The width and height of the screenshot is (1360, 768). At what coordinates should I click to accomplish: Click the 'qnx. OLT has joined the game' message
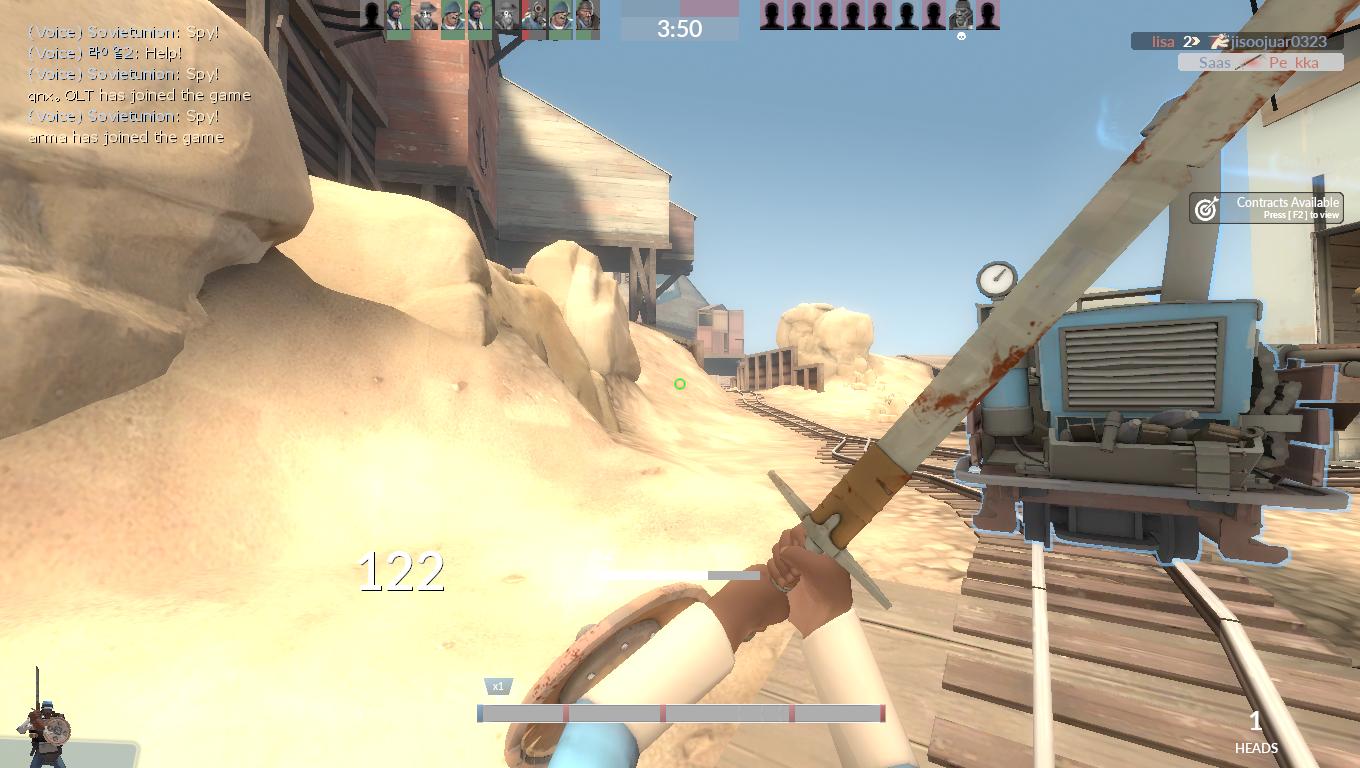click(x=139, y=95)
